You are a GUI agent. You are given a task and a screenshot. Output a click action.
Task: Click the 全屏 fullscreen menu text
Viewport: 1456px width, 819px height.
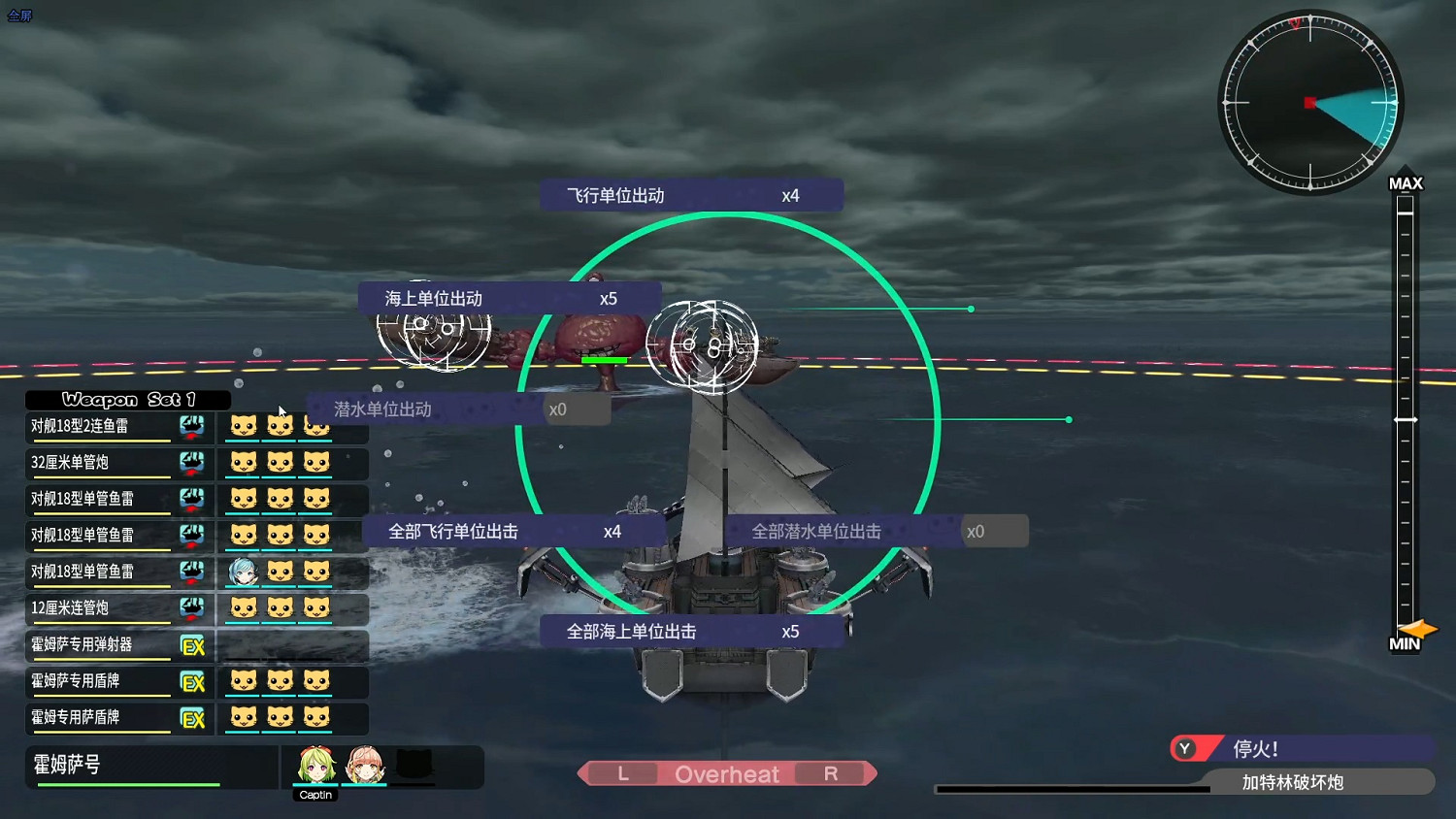pyautogui.click(x=19, y=16)
